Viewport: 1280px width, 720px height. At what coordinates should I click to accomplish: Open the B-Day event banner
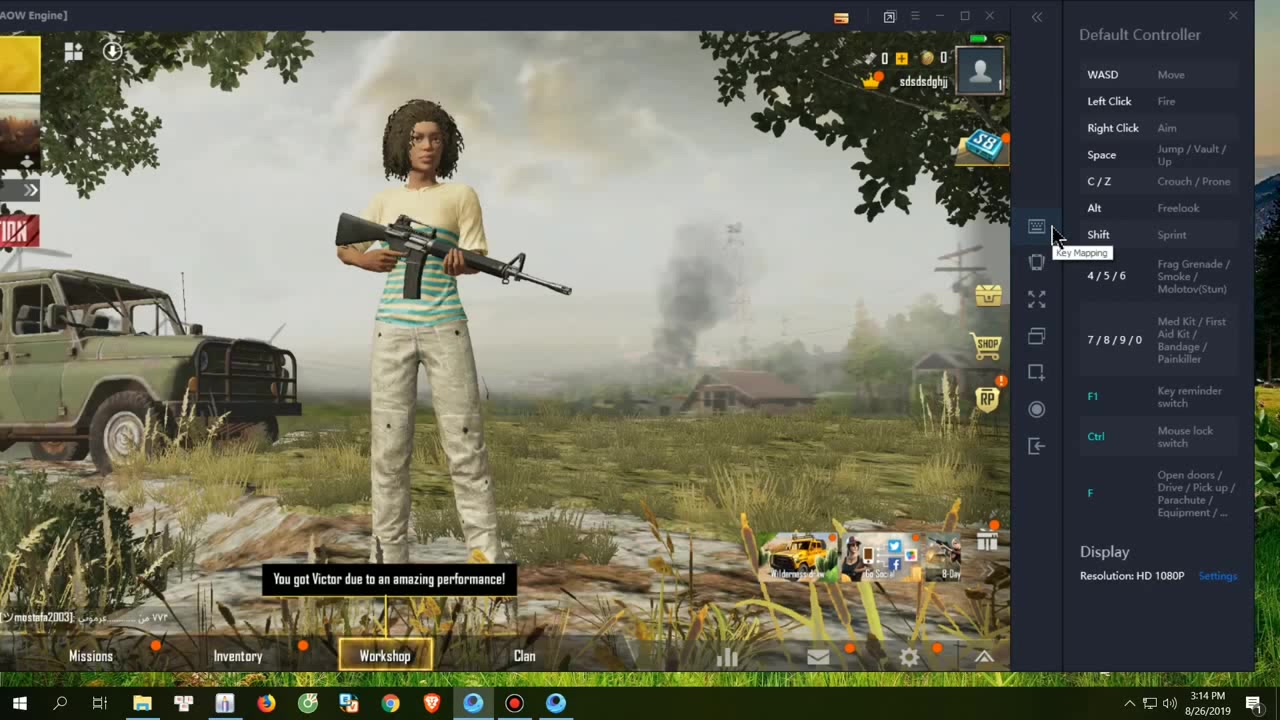click(945, 557)
